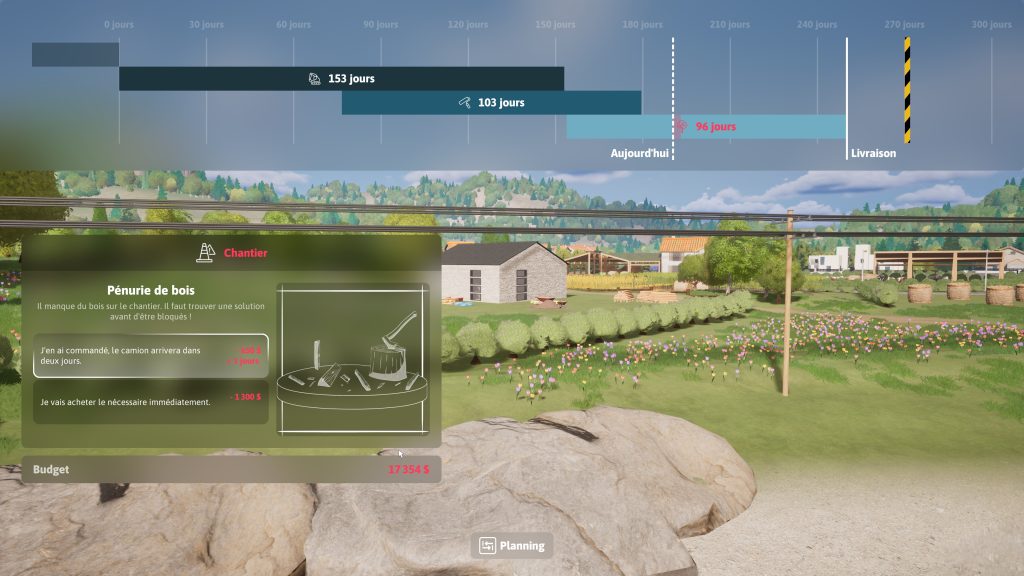Select the 153 jours timeline bar
The width and height of the screenshot is (1024, 576).
pyautogui.click(x=341, y=78)
